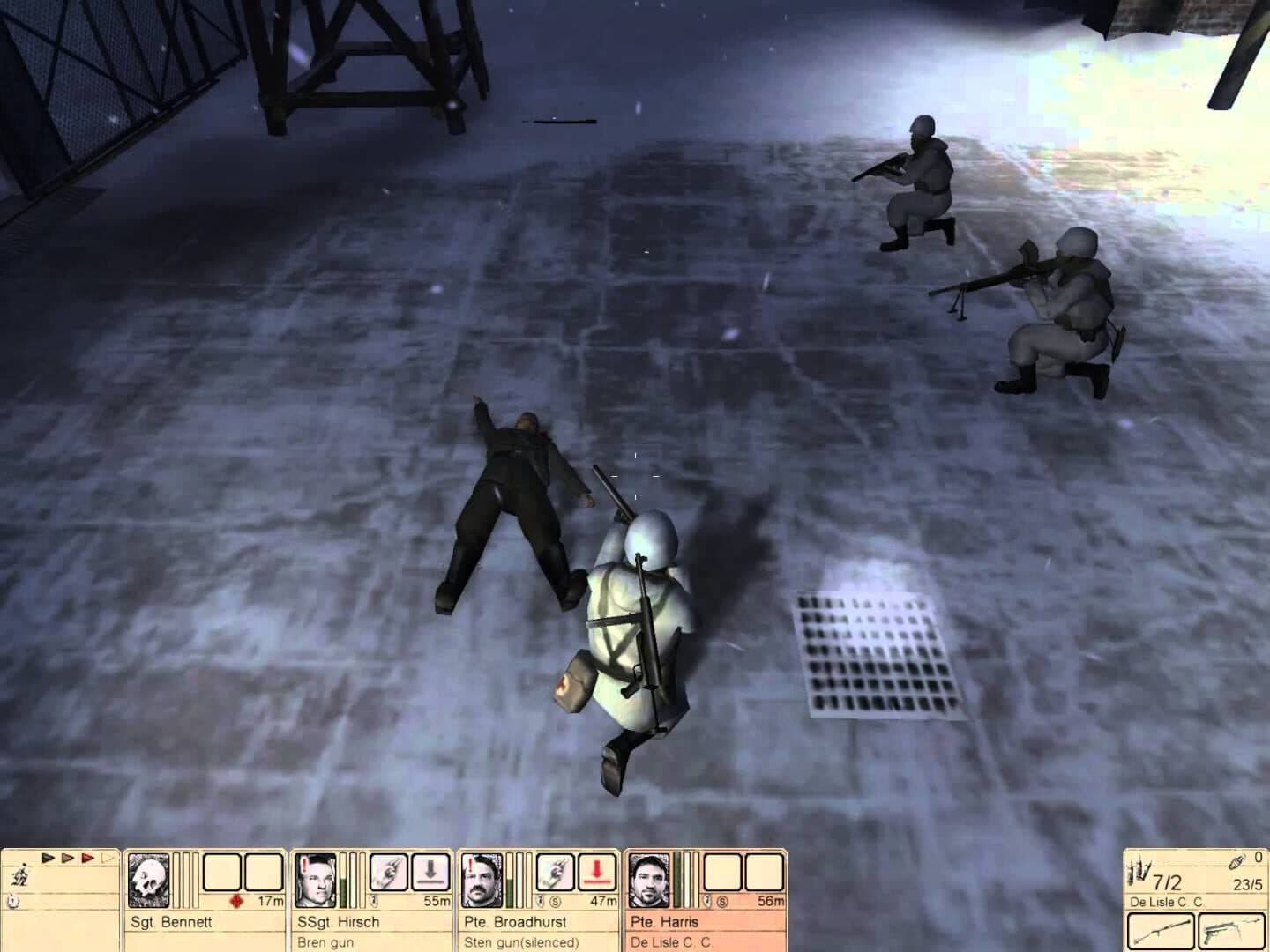Click the Sgt. Bennett name label
Viewport: 1270px width, 952px height.
point(171,922)
